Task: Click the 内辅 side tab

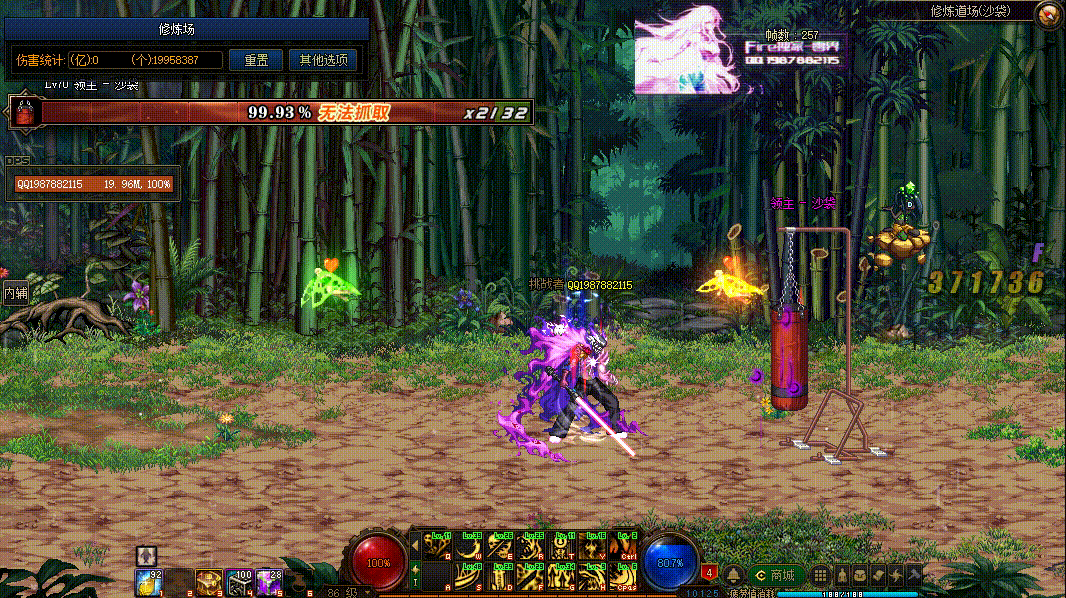Action: pyautogui.click(x=15, y=293)
